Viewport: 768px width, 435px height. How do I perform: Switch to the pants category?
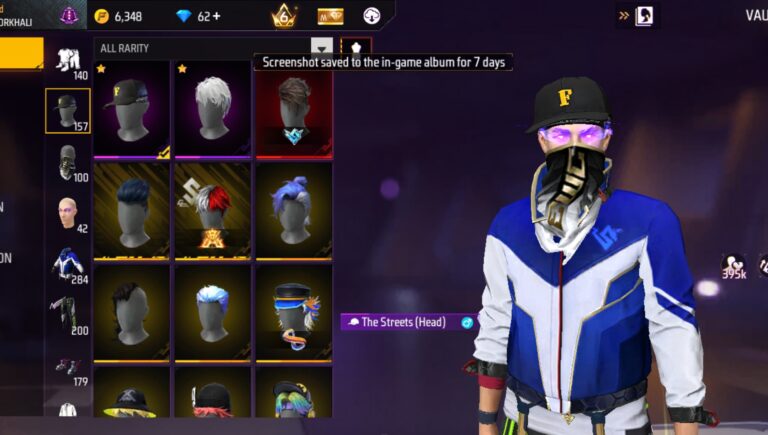pyautogui.click(x=68, y=314)
